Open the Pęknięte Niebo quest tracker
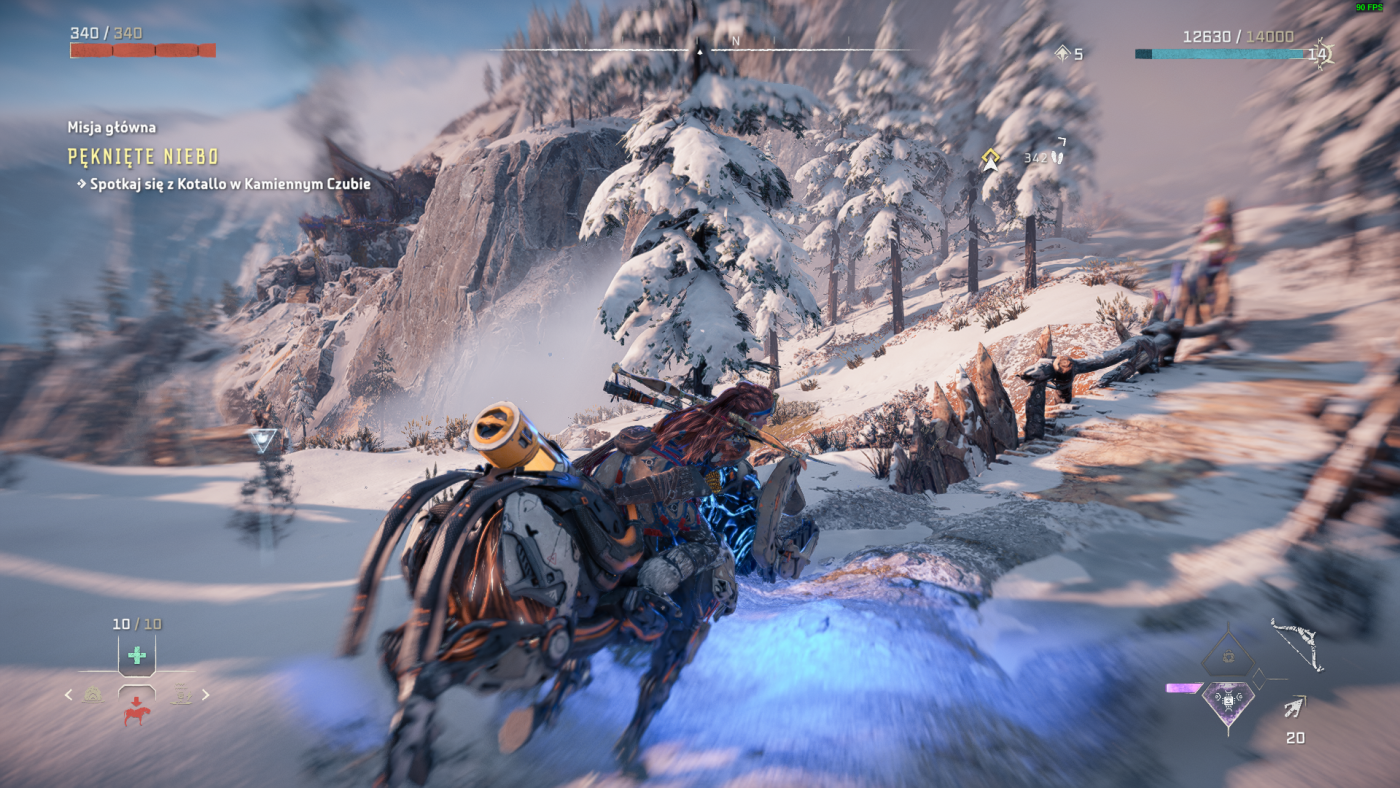The image size is (1400, 788). point(143,156)
